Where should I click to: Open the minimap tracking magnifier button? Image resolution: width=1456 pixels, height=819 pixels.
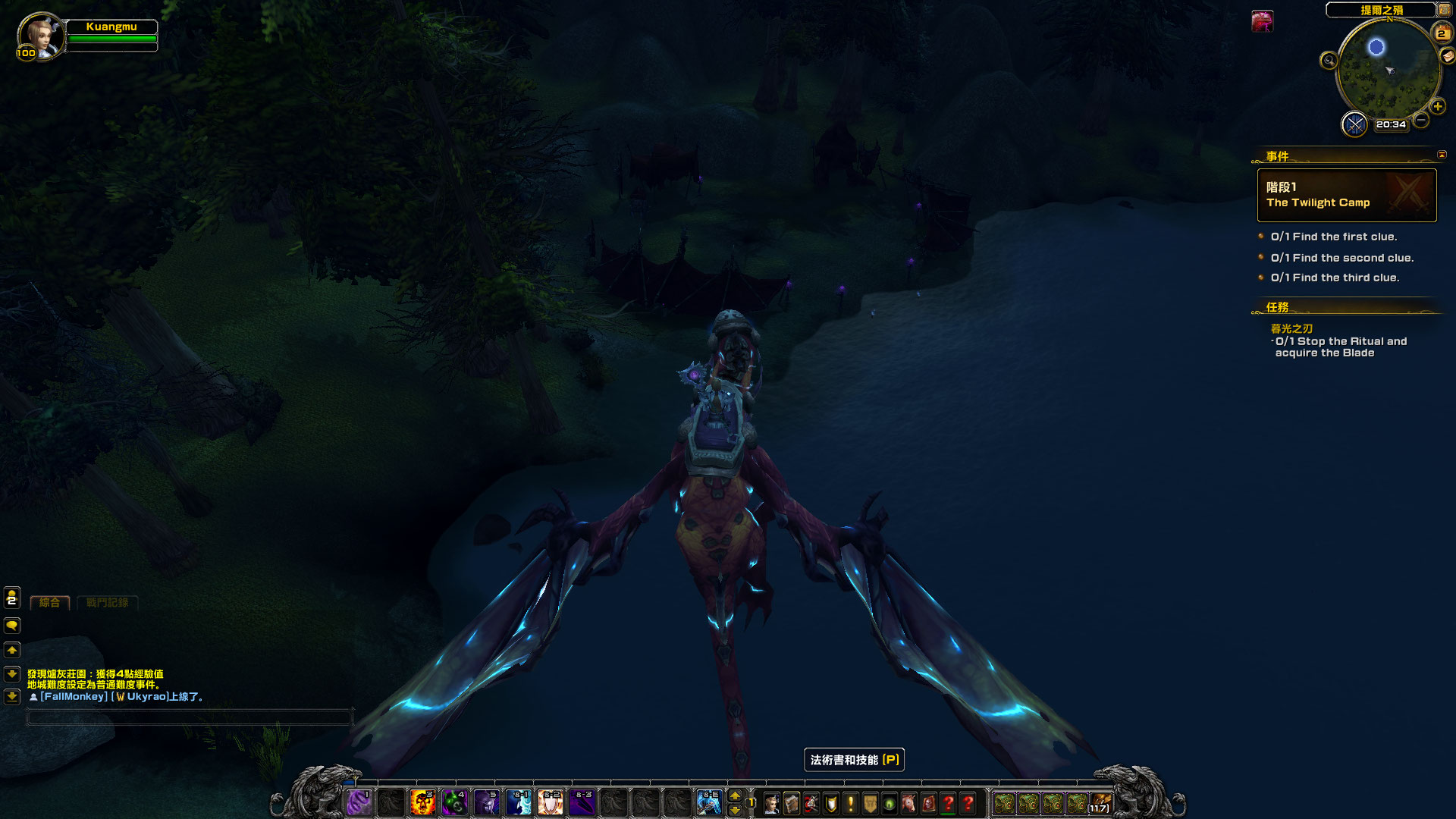[1329, 61]
